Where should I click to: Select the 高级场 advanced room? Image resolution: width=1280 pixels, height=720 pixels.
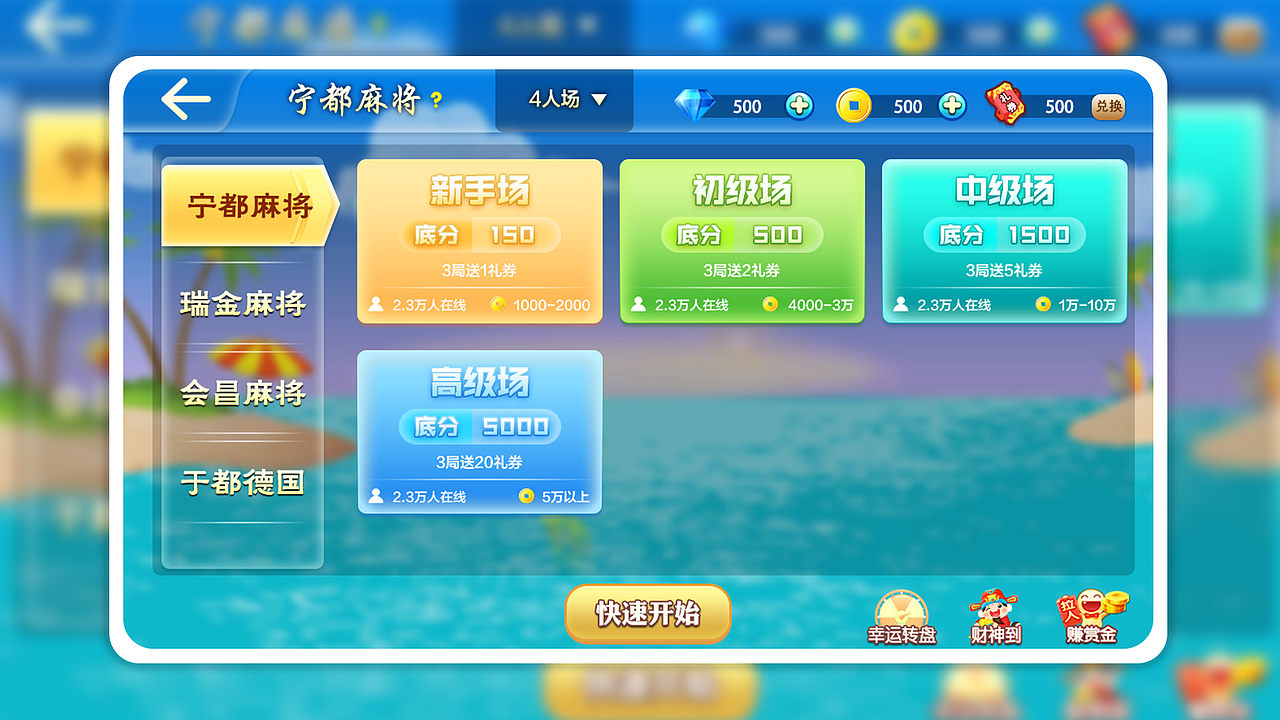tap(479, 432)
